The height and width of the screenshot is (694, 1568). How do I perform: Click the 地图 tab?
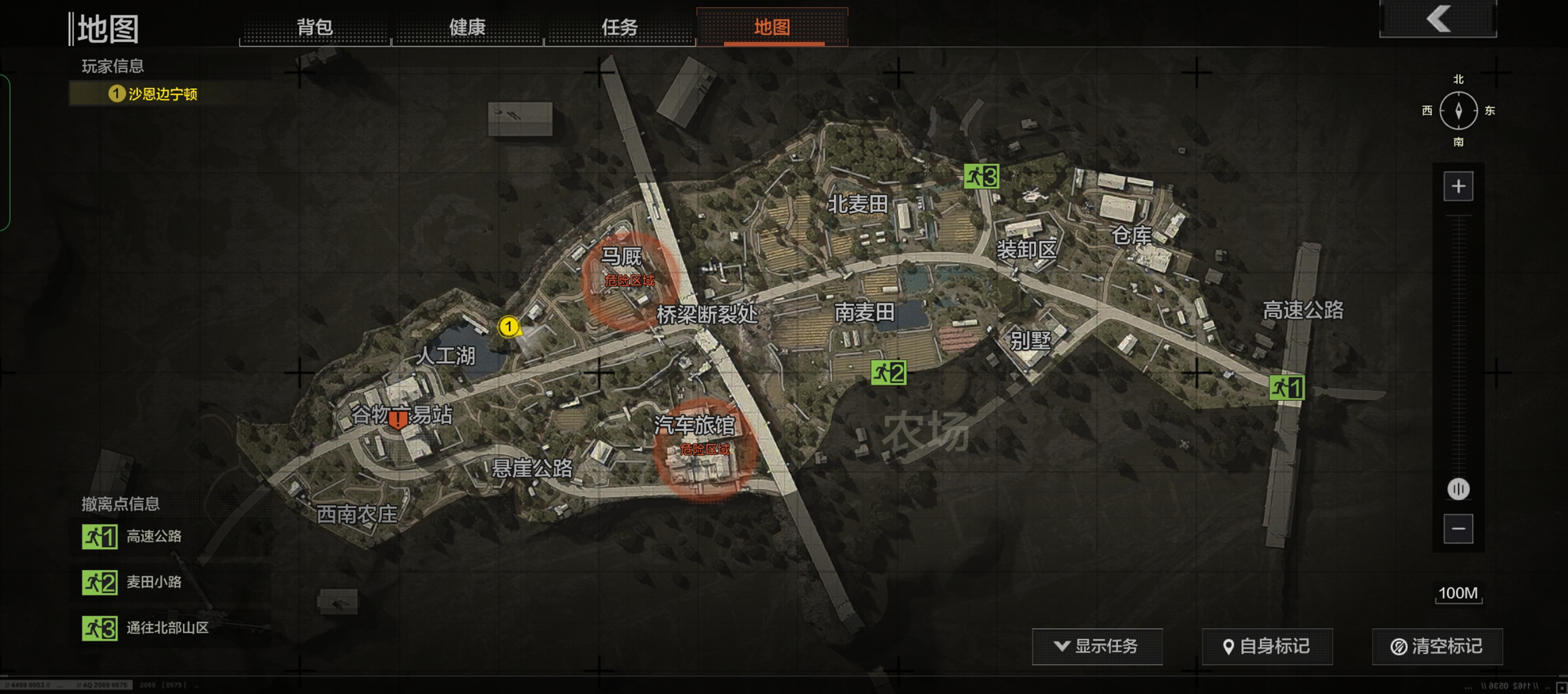click(771, 27)
